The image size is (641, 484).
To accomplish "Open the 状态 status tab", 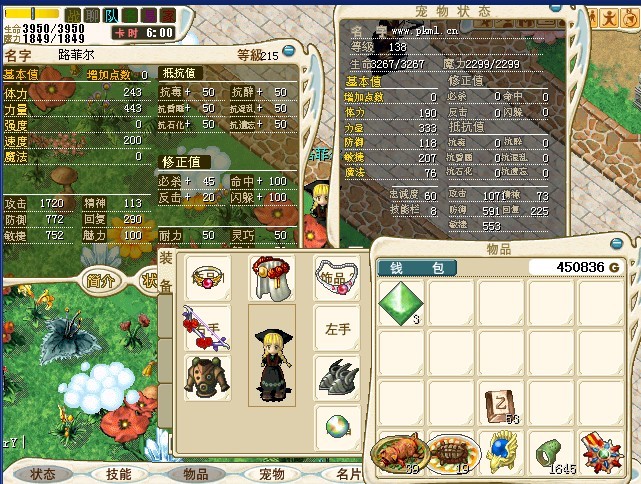I will (42, 474).
